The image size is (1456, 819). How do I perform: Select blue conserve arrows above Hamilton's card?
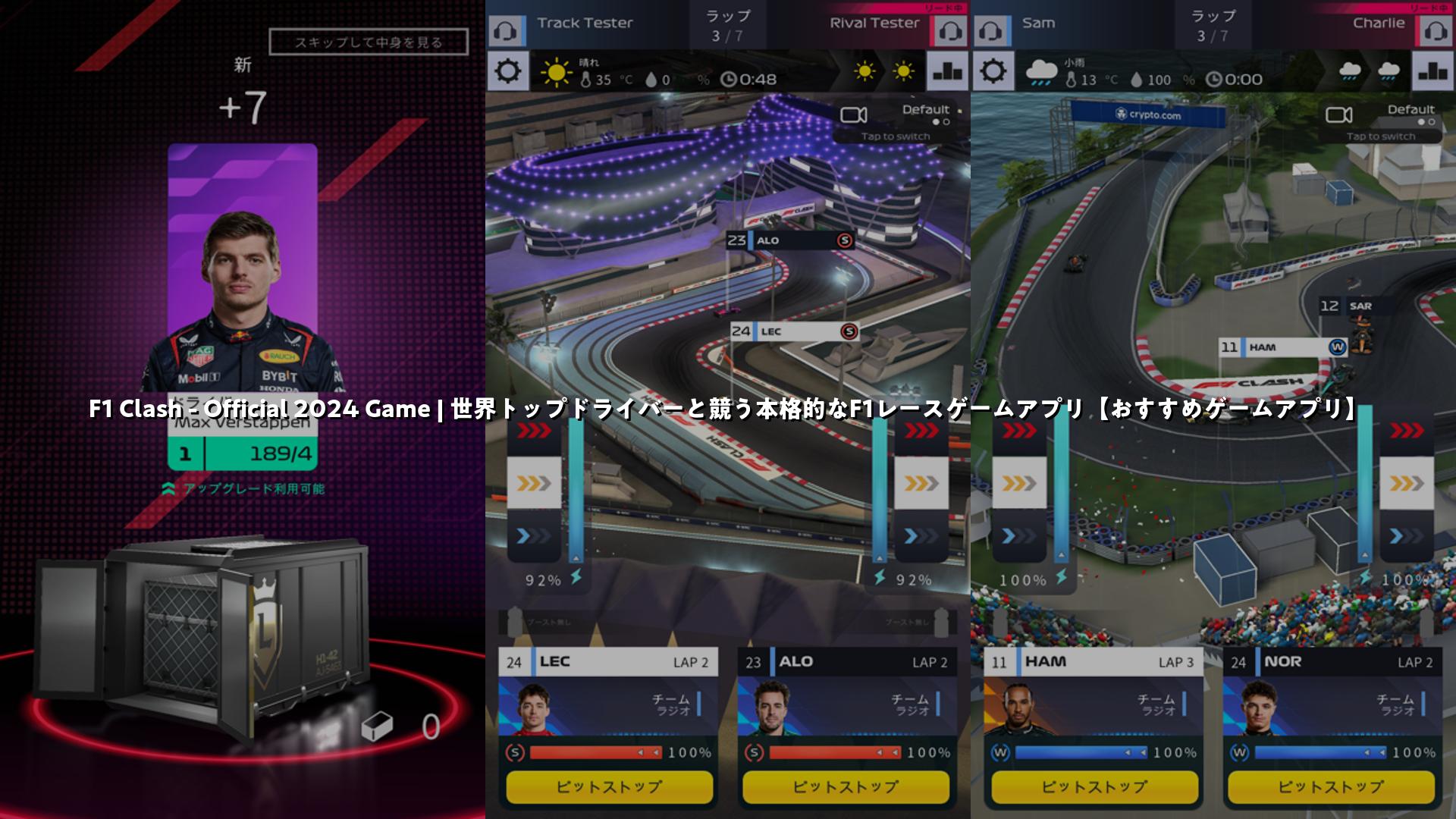pyautogui.click(x=1019, y=536)
